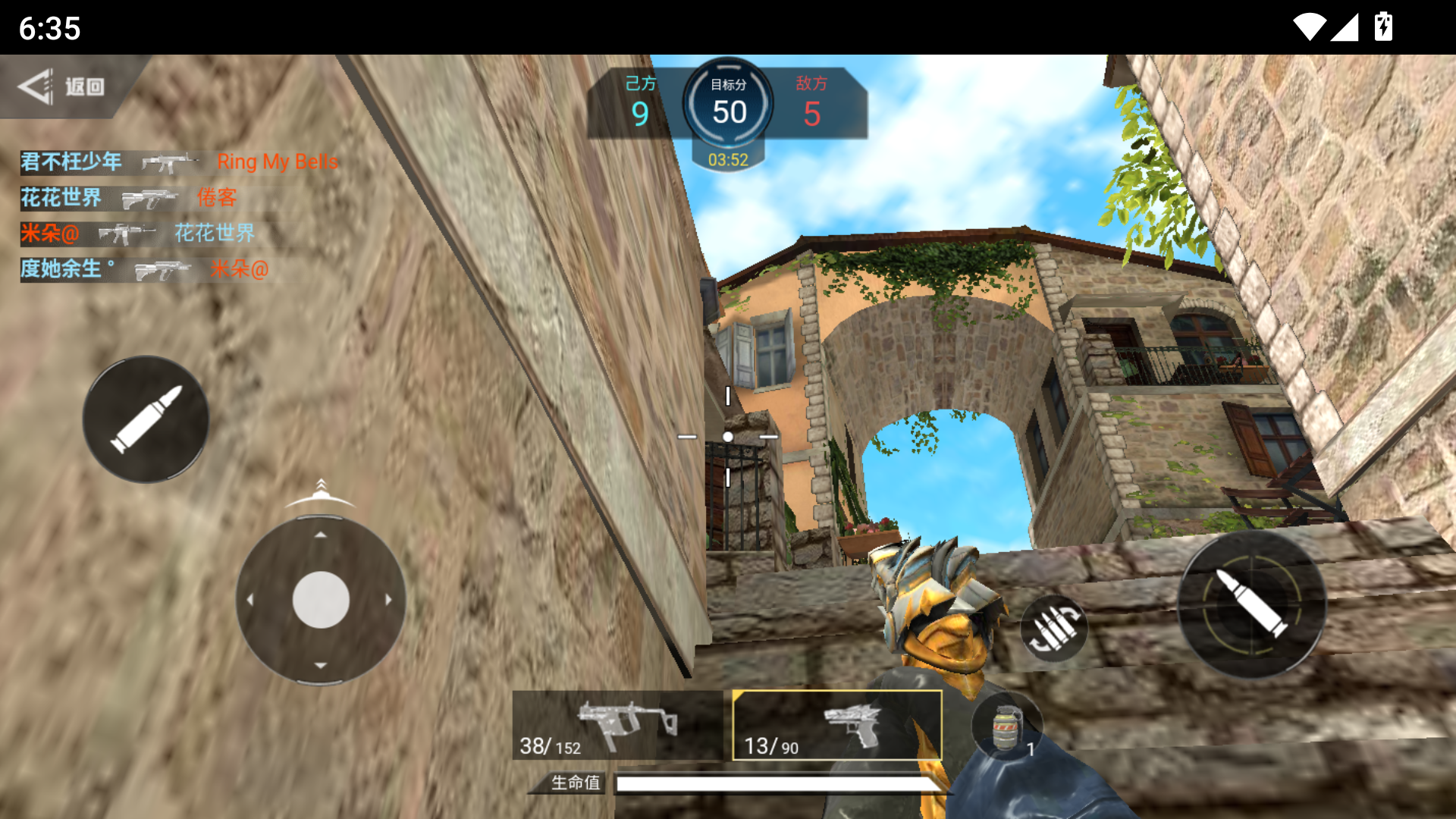Image resolution: width=1456 pixels, height=819 pixels.
Task: Tap the right-side fire bullet icon
Action: coord(1253,607)
